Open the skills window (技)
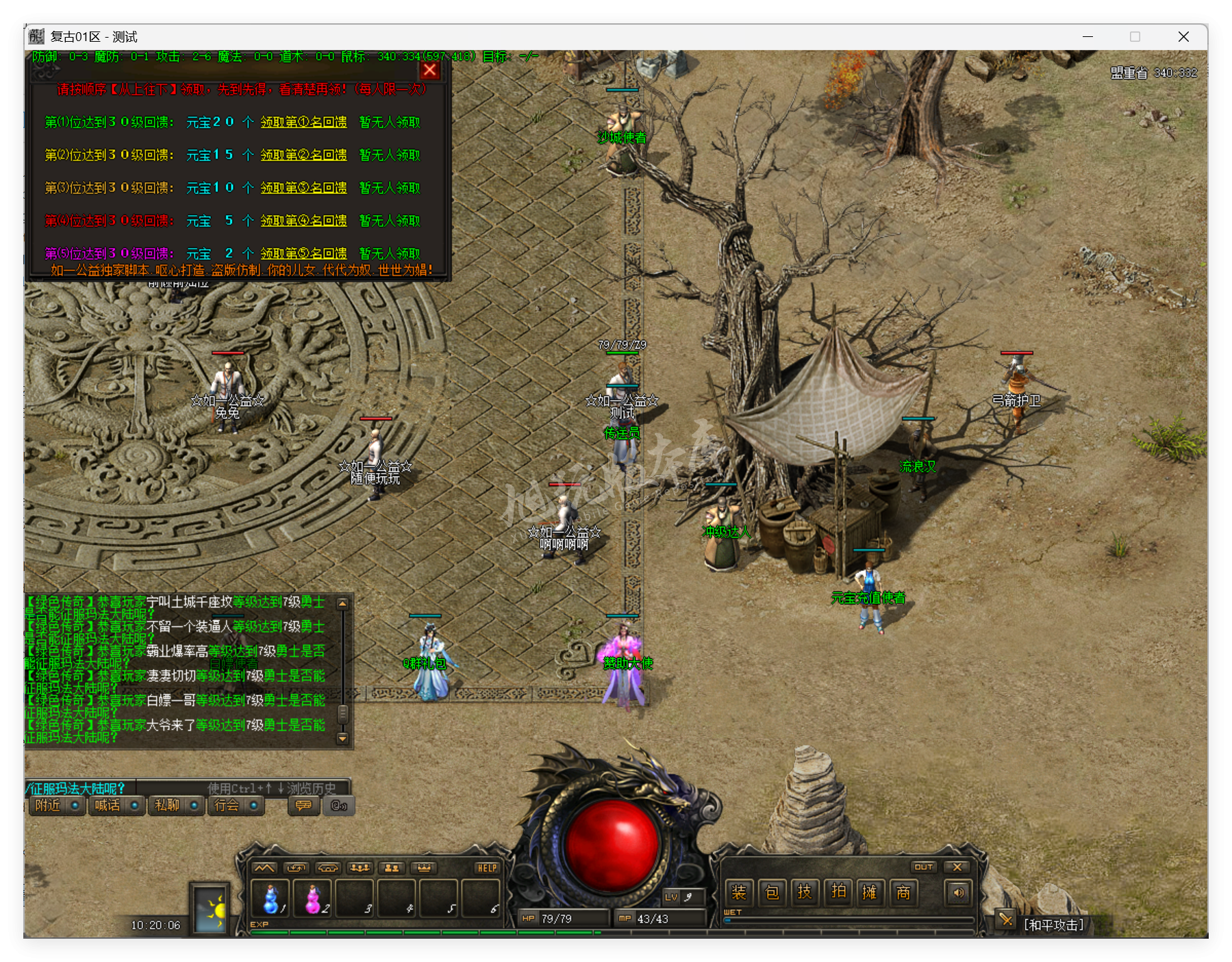1232x962 pixels. (805, 892)
